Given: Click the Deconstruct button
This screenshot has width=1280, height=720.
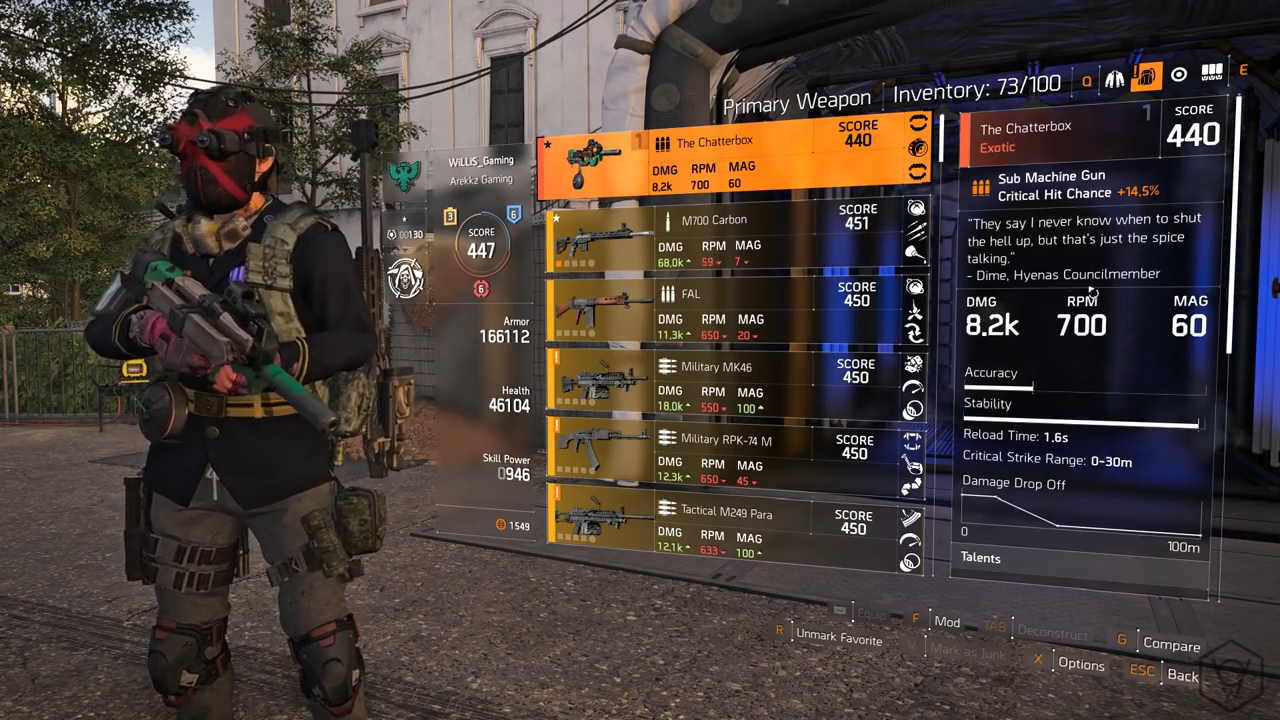Looking at the screenshot, I should pos(1052,632).
